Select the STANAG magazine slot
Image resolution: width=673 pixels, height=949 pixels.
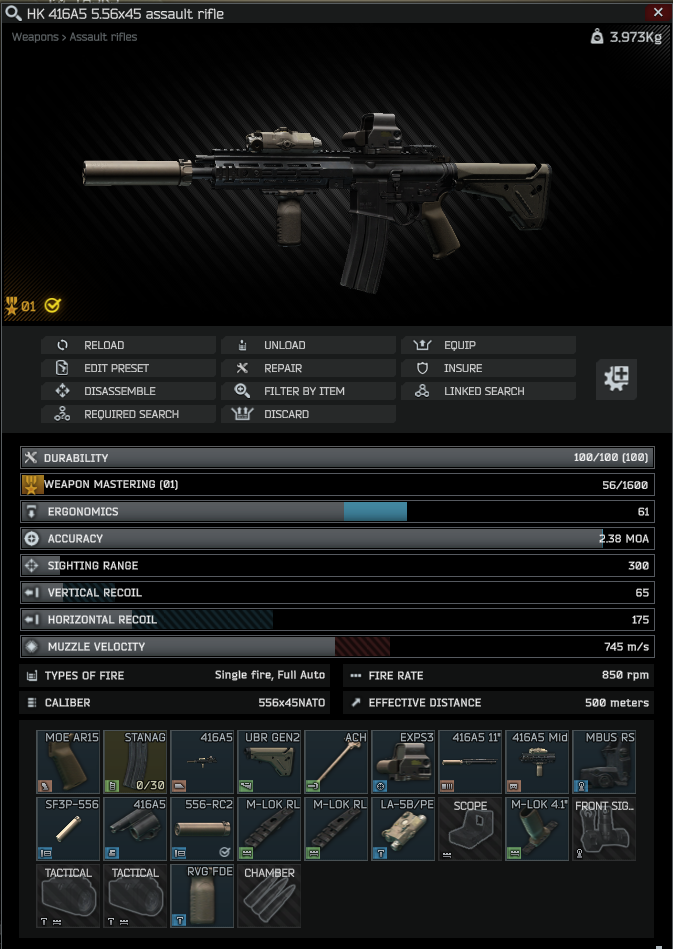[x=135, y=762]
